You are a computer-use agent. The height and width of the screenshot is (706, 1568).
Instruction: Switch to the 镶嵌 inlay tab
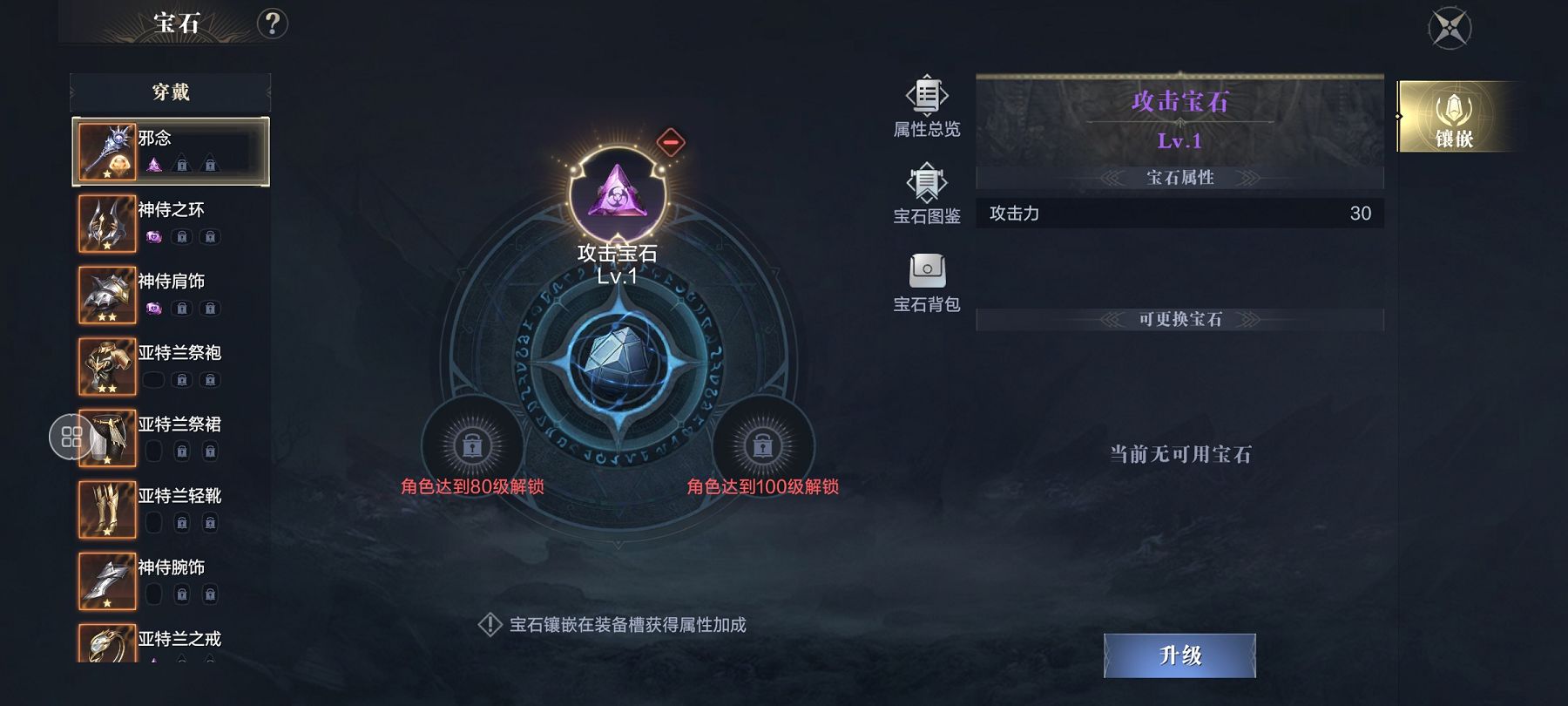[x=1453, y=117]
